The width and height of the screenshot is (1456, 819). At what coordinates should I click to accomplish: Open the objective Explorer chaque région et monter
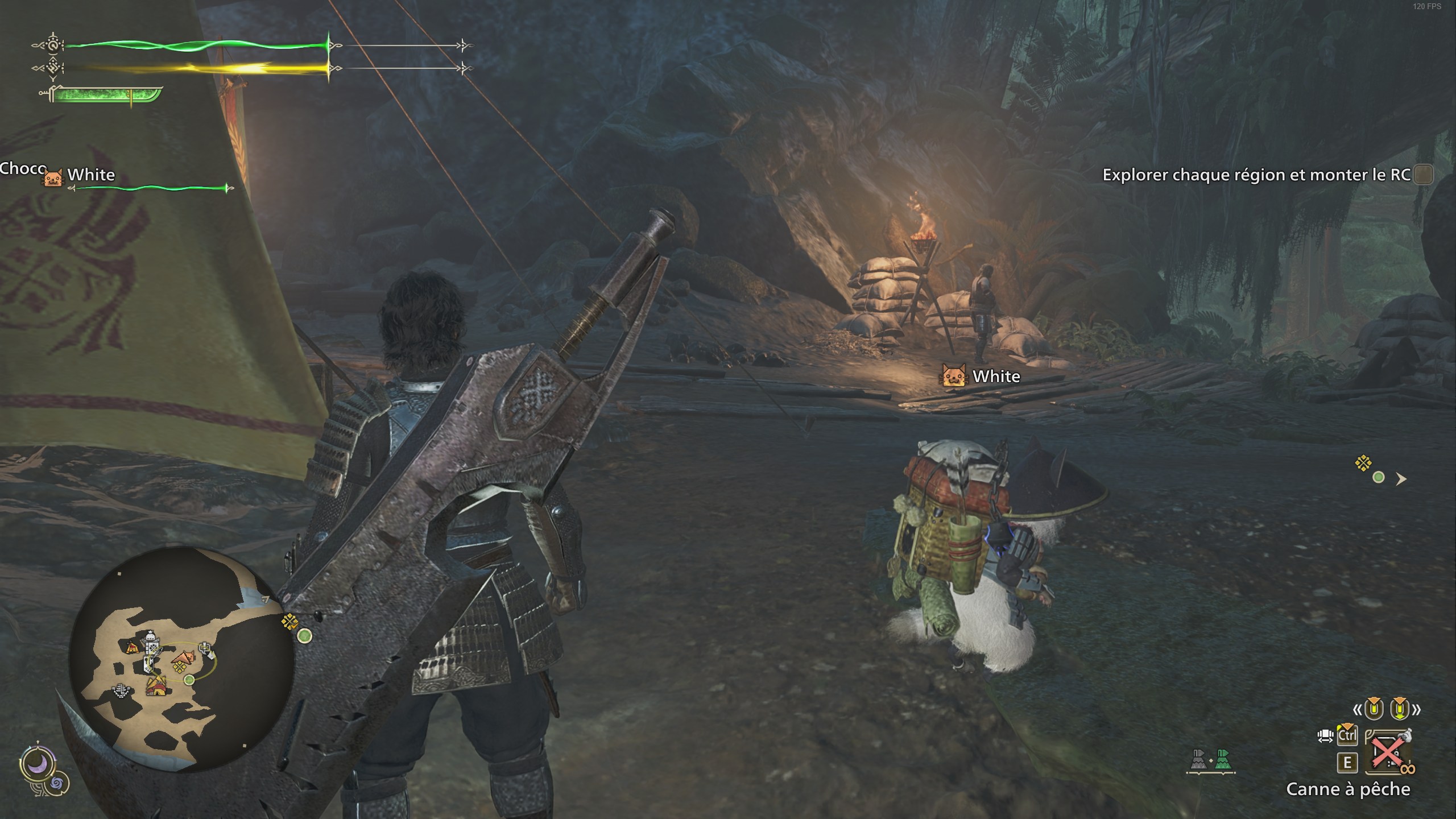pos(1251,175)
